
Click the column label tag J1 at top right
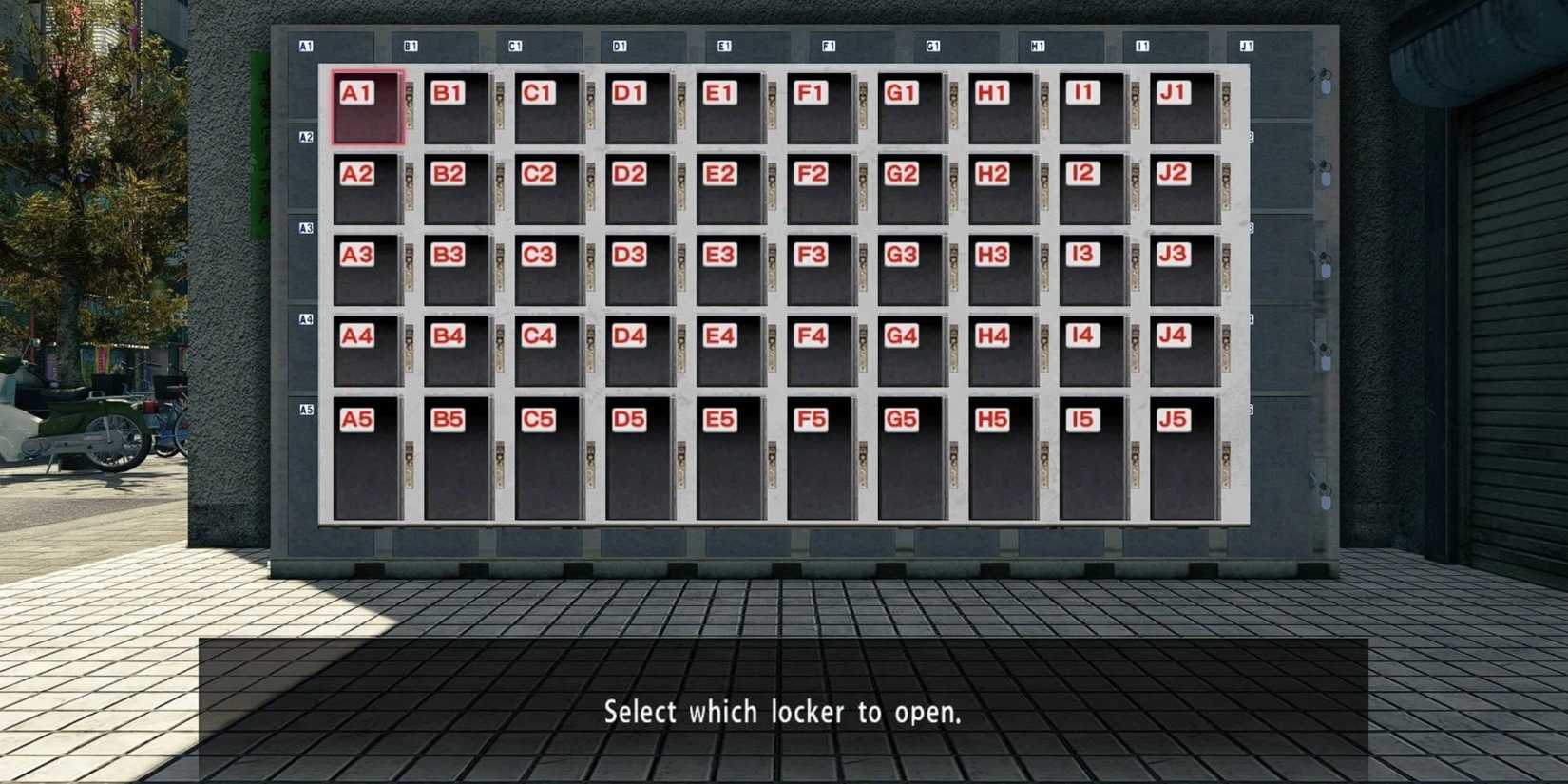pos(1247,44)
